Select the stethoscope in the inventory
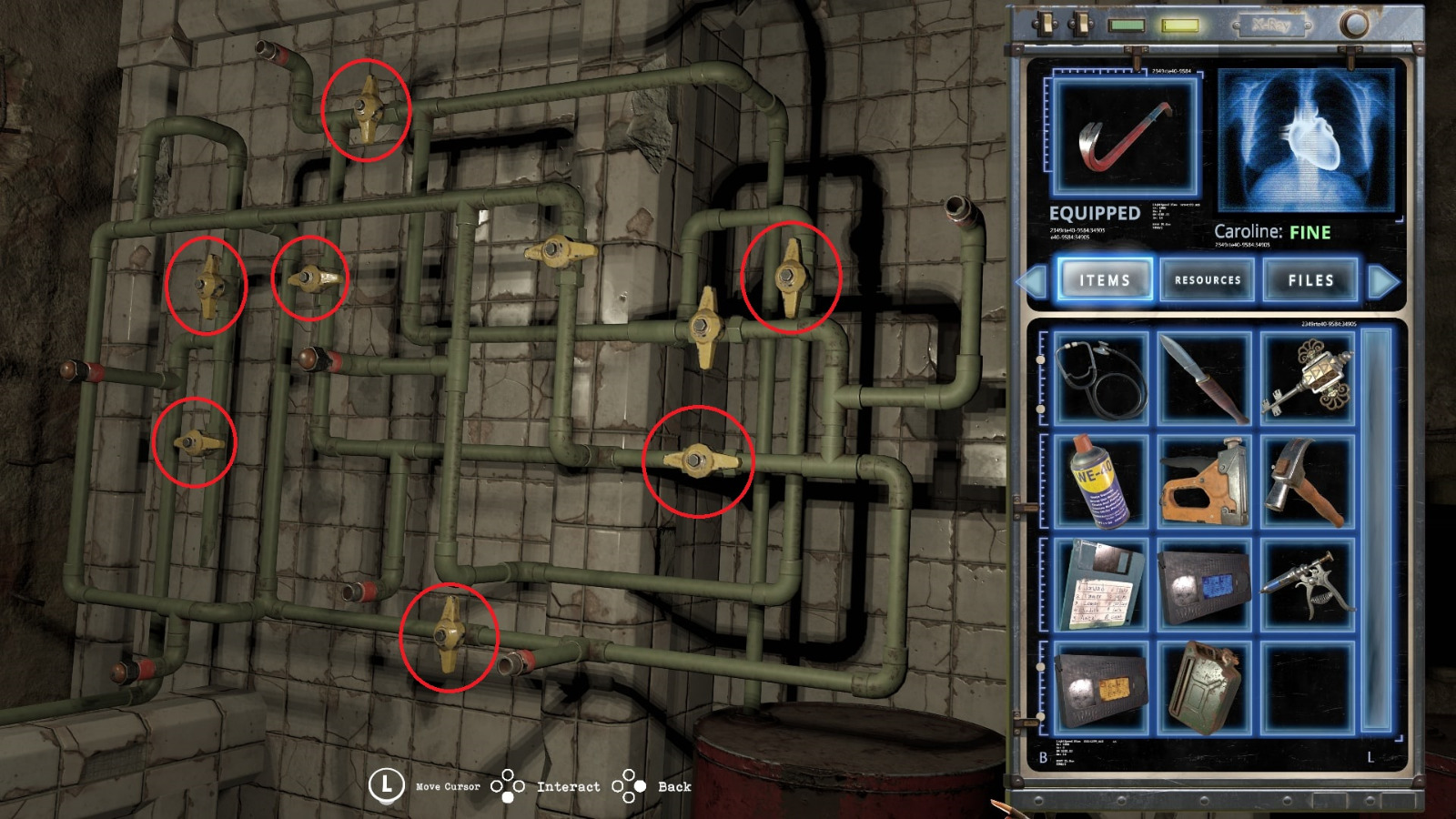The height and width of the screenshot is (819, 1456). [x=1098, y=379]
